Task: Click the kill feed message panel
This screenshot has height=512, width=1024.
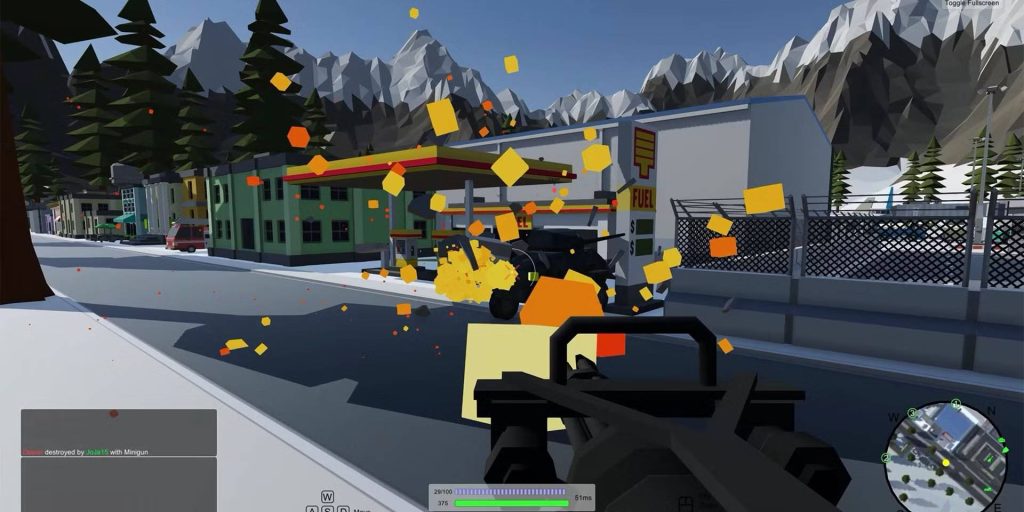Action: click(x=119, y=432)
